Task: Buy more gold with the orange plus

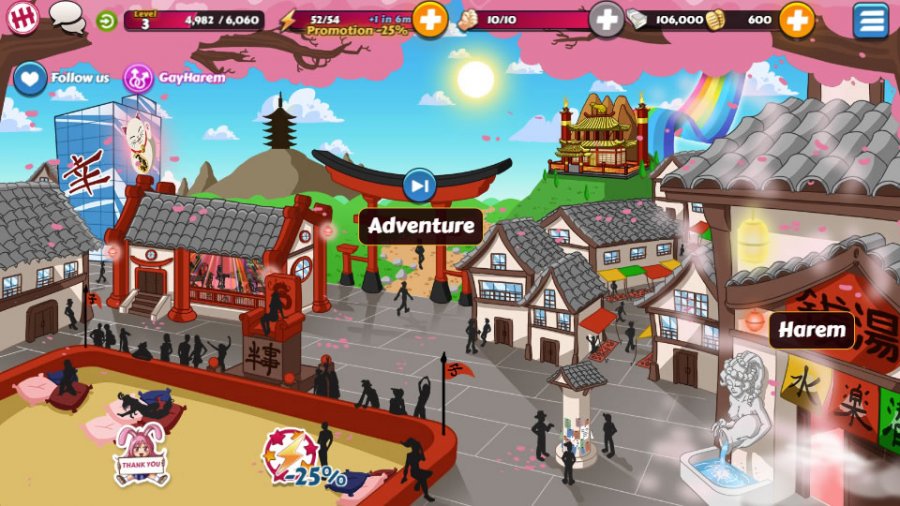Action: (796, 19)
